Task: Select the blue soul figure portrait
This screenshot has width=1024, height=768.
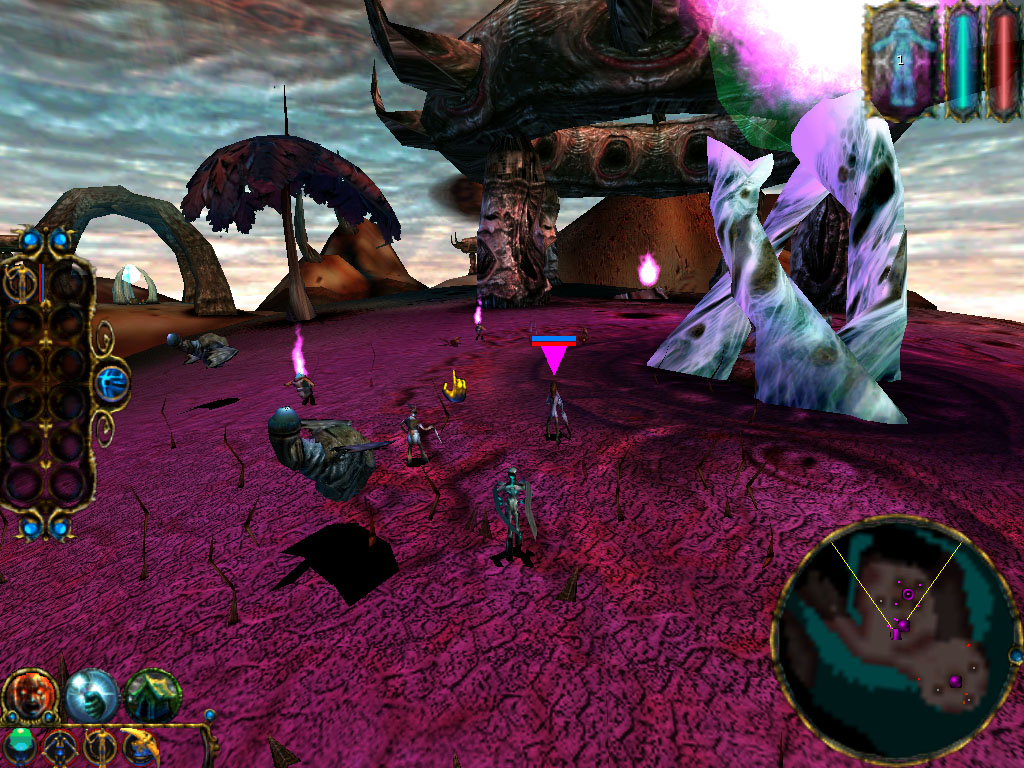Action: coord(900,61)
